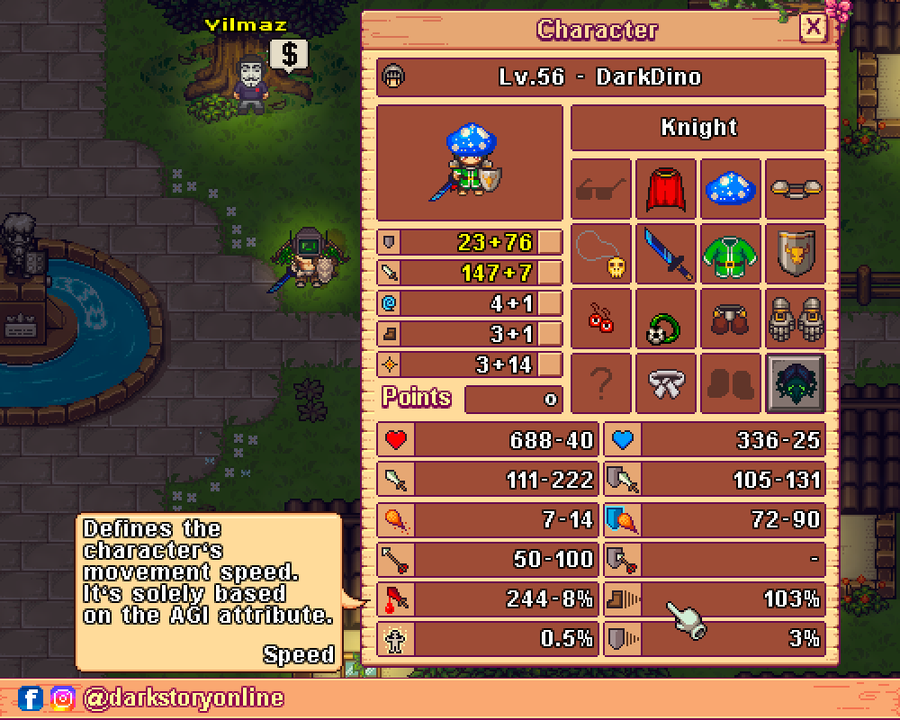This screenshot has width=900, height=720.
Task: Choose the green tunic armor slot
Action: point(731,254)
